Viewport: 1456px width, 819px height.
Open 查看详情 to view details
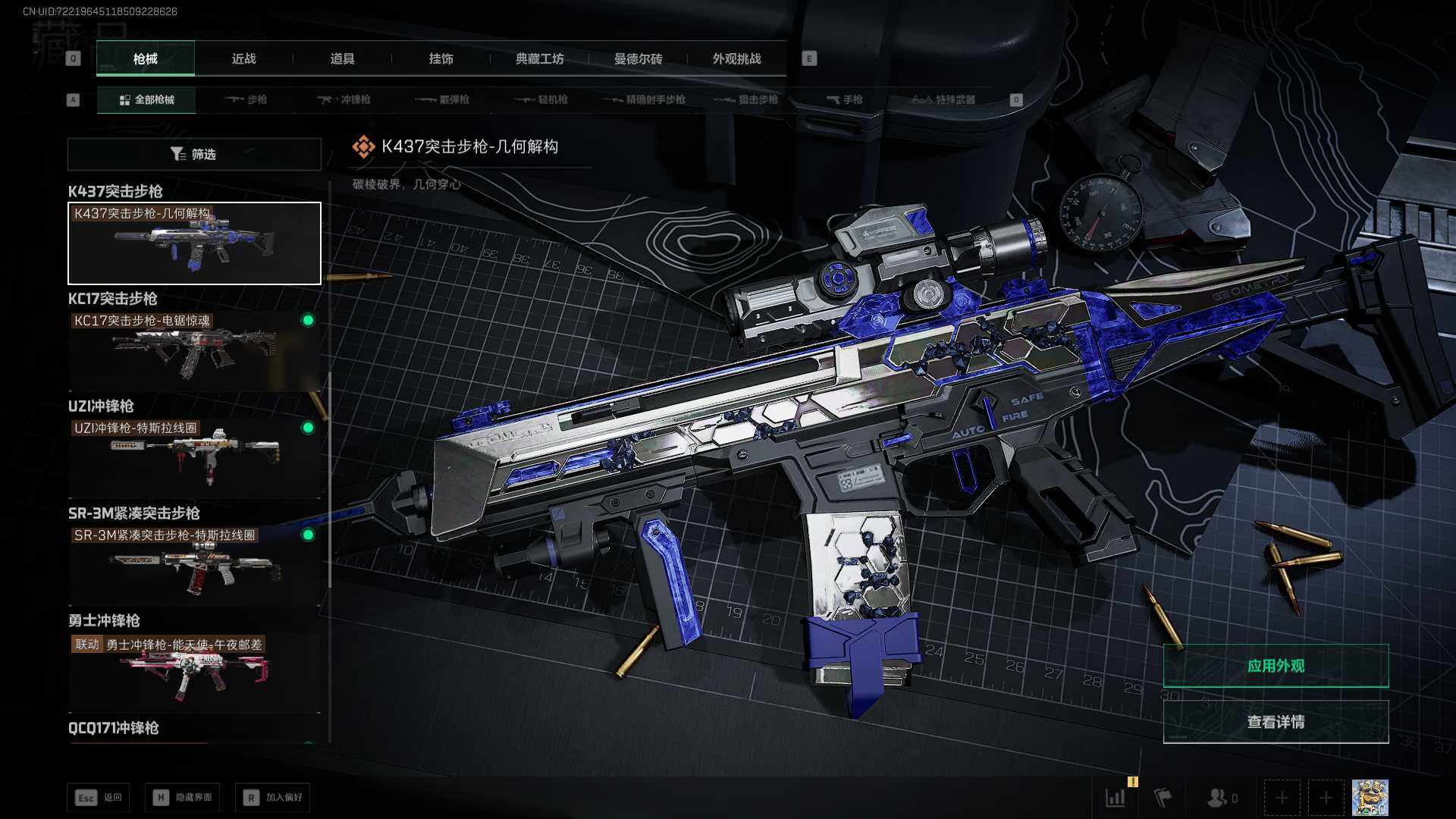click(x=1276, y=722)
